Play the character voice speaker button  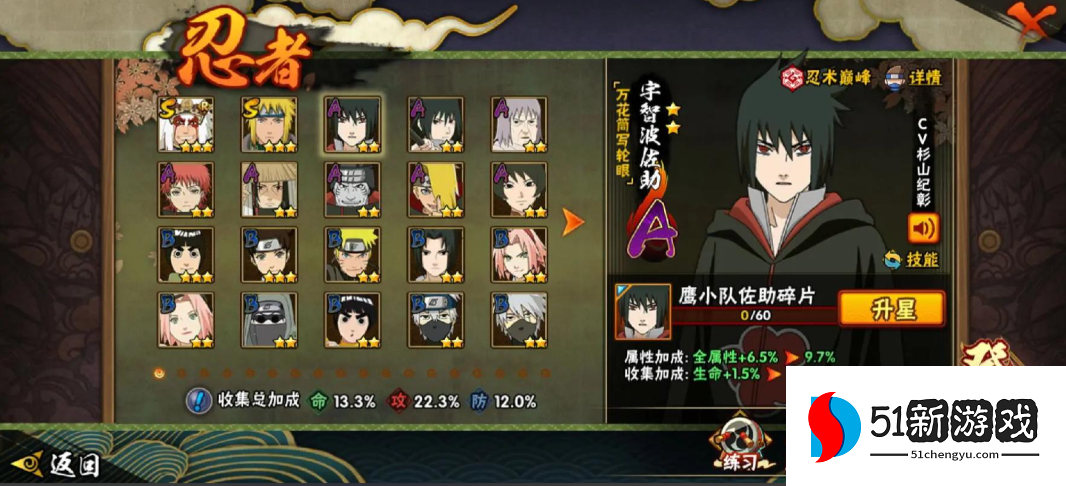point(922,228)
